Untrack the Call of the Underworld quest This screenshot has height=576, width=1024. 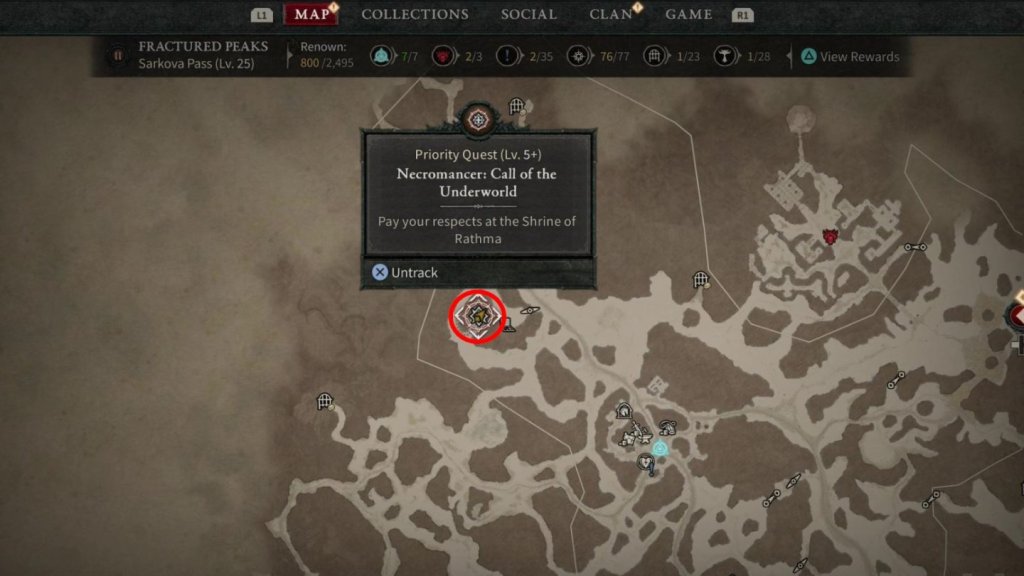pyautogui.click(x=405, y=272)
